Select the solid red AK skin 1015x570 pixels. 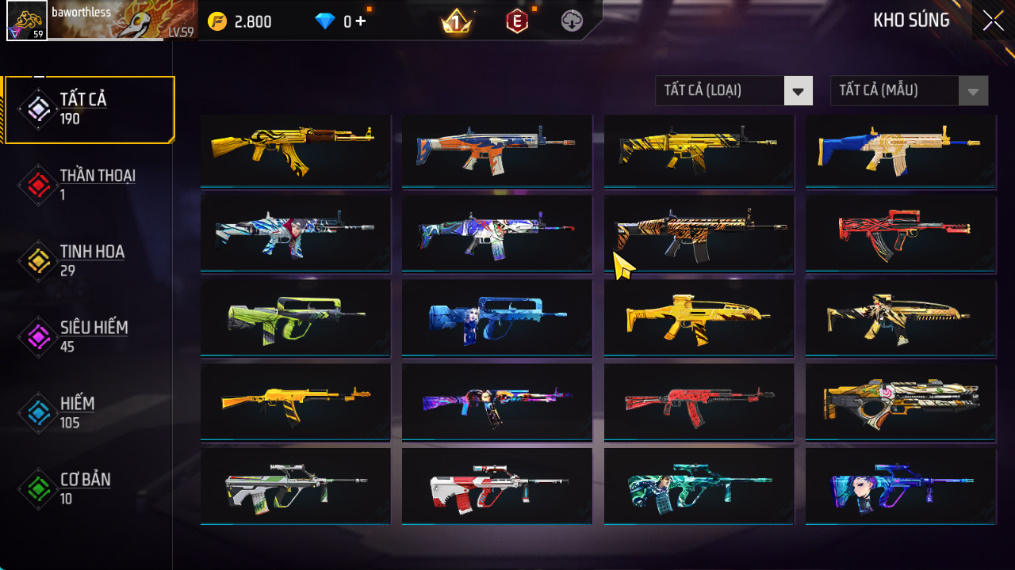point(699,401)
